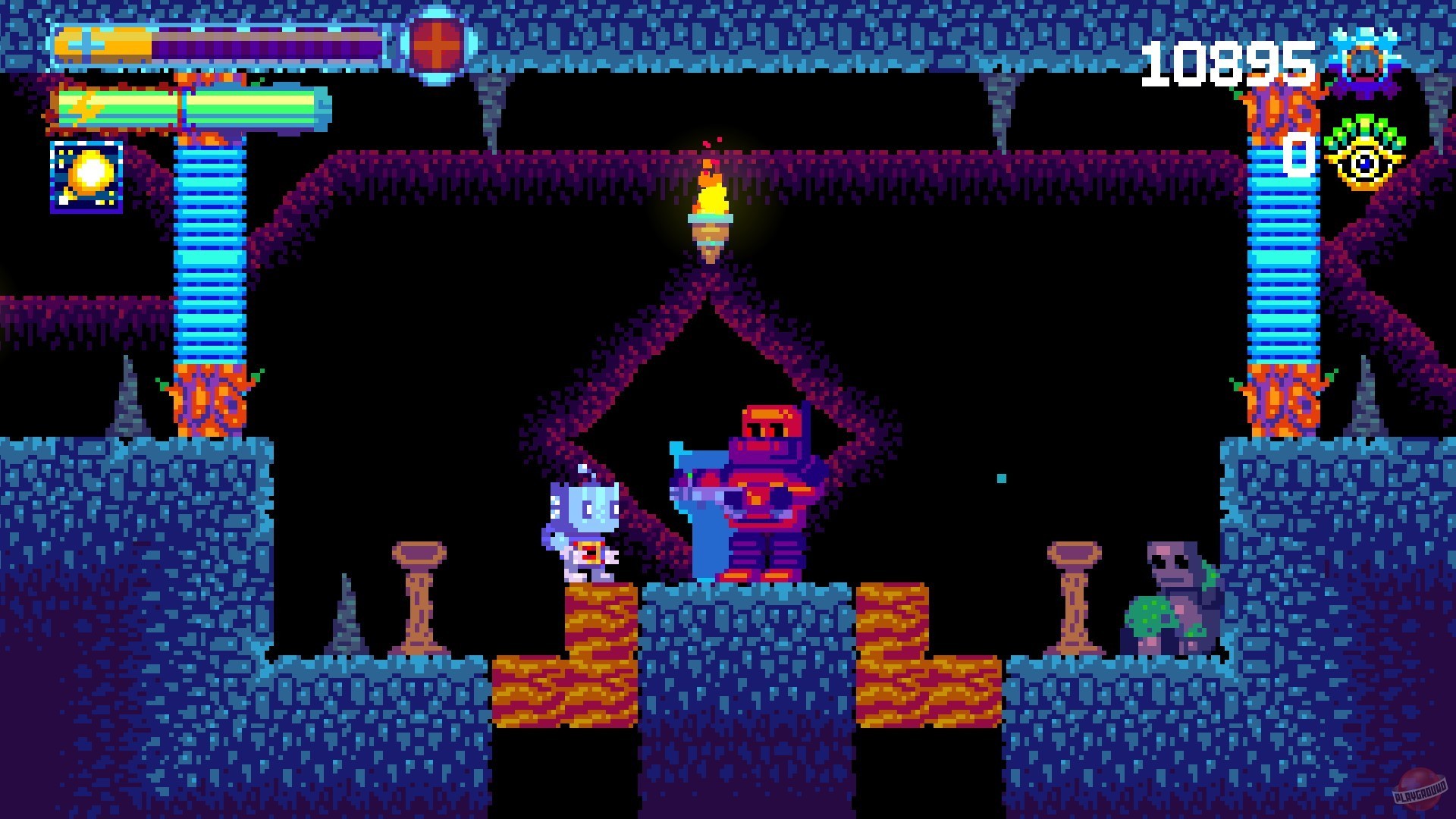Select the glowing sun orb ability icon
This screenshot has height=819, width=1456.
pyautogui.click(x=87, y=178)
